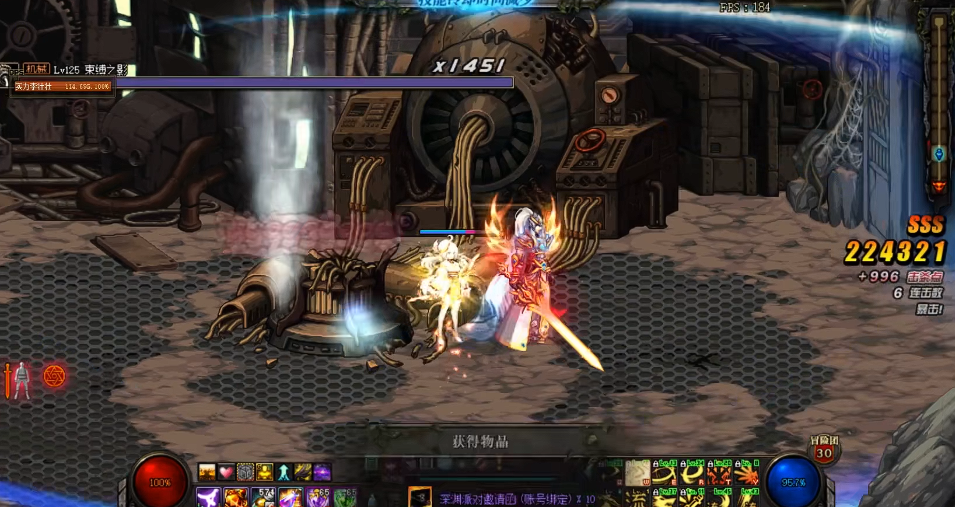
Task: Use the purple lightning quick-slot item
Action: point(209,497)
